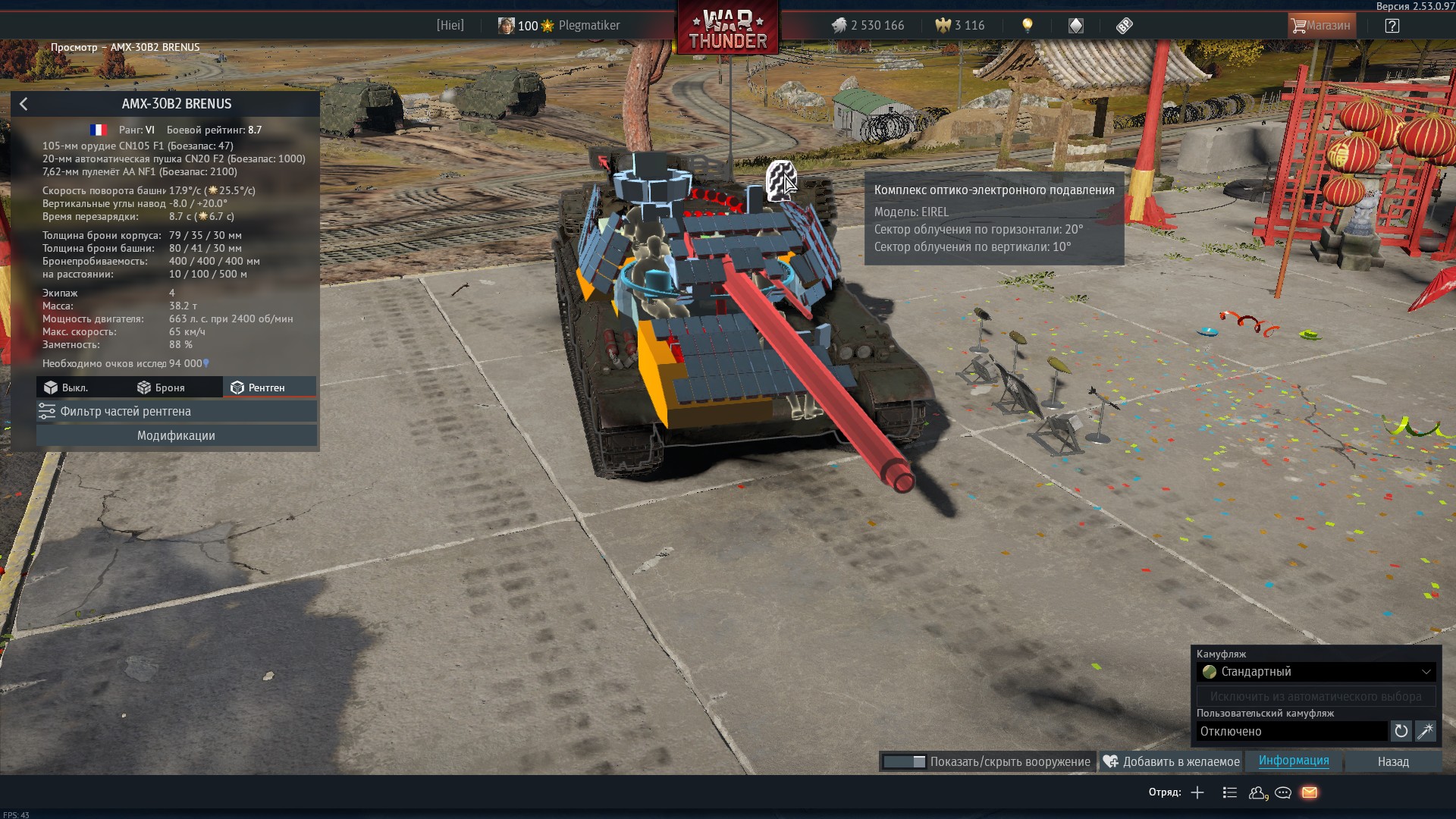Screen dimensions: 1456x819
Task: Open the Информация link
Action: tap(1294, 761)
